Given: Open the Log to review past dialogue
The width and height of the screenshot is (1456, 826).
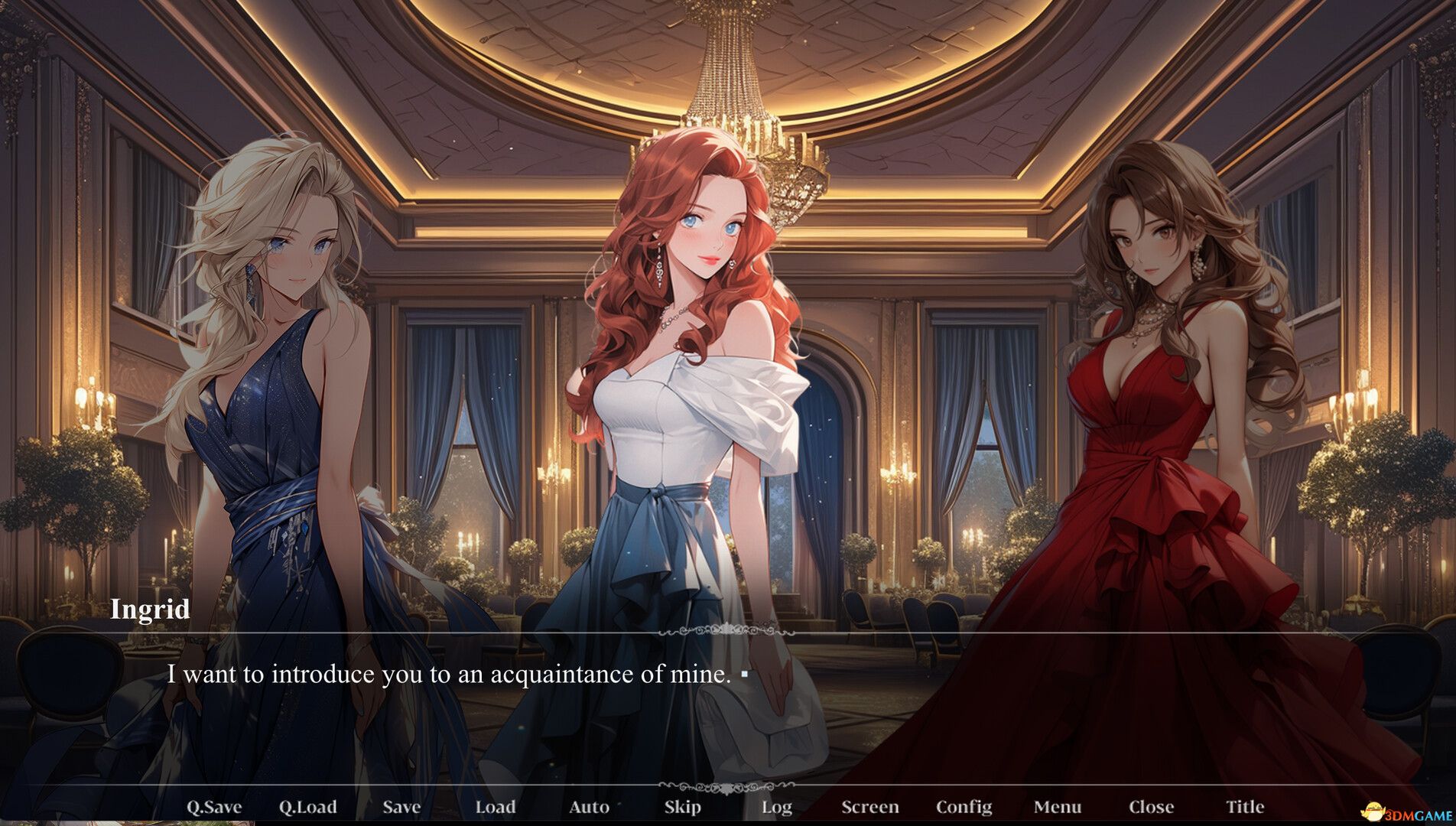Looking at the screenshot, I should (777, 806).
